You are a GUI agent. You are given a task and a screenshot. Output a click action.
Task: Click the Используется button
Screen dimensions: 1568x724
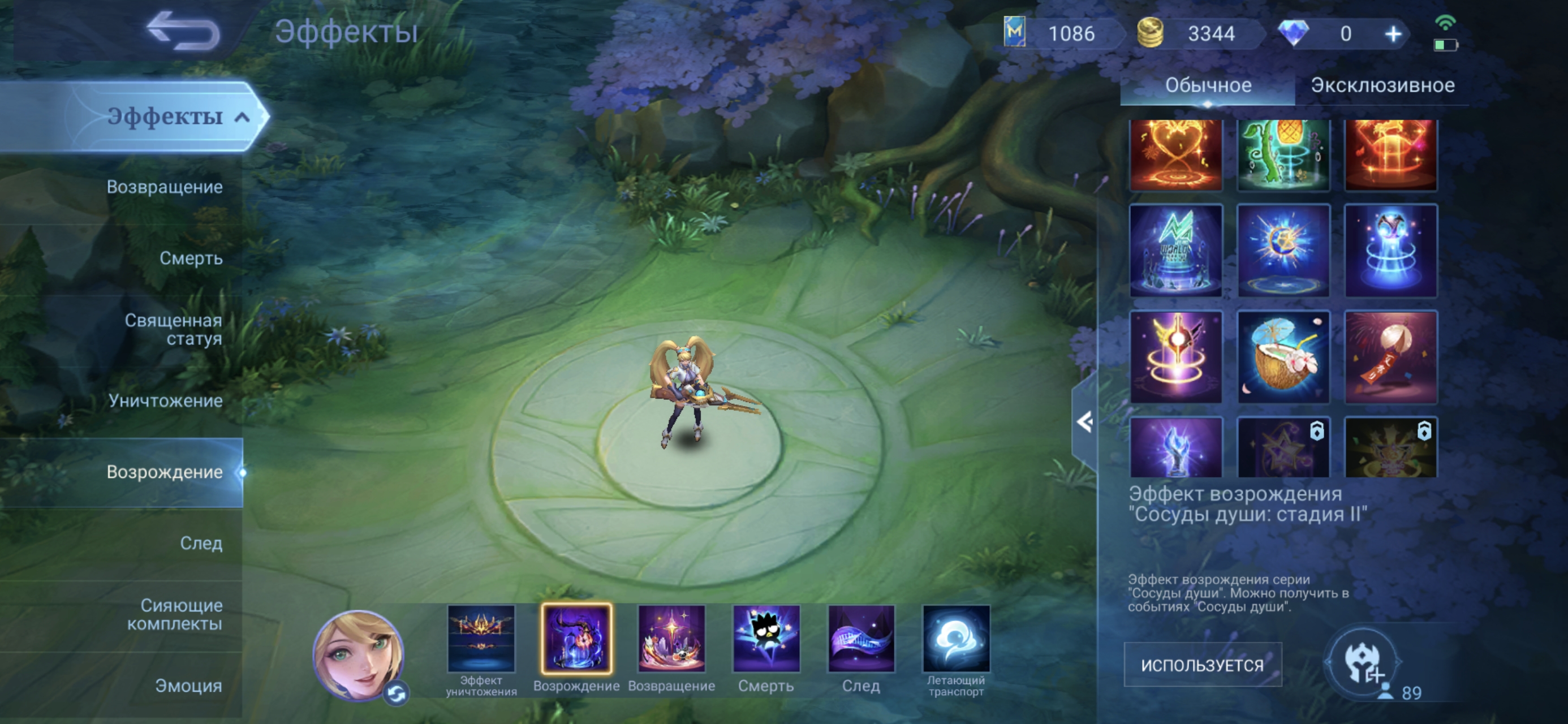(1202, 665)
